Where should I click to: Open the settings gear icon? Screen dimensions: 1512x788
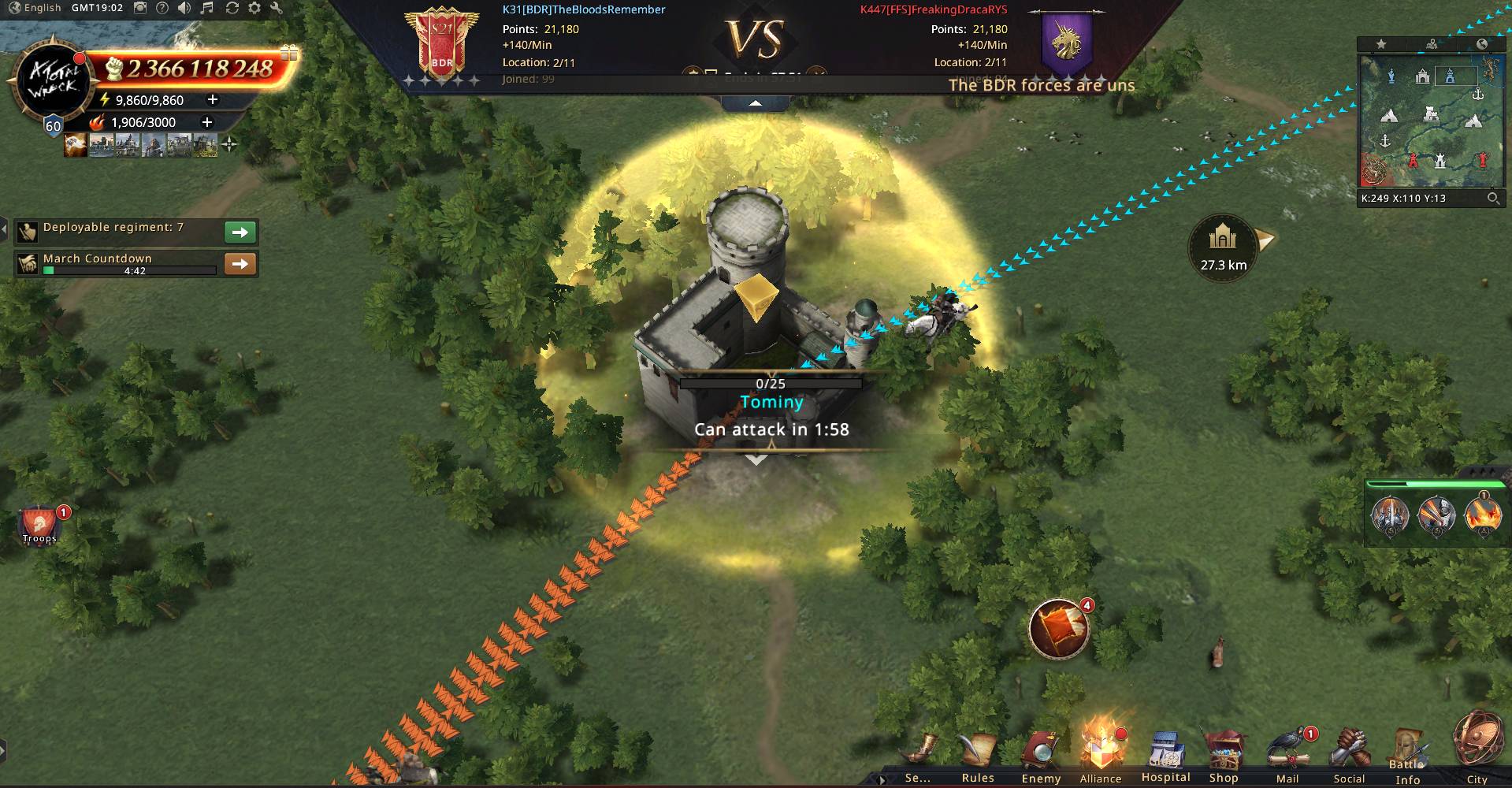(254, 8)
